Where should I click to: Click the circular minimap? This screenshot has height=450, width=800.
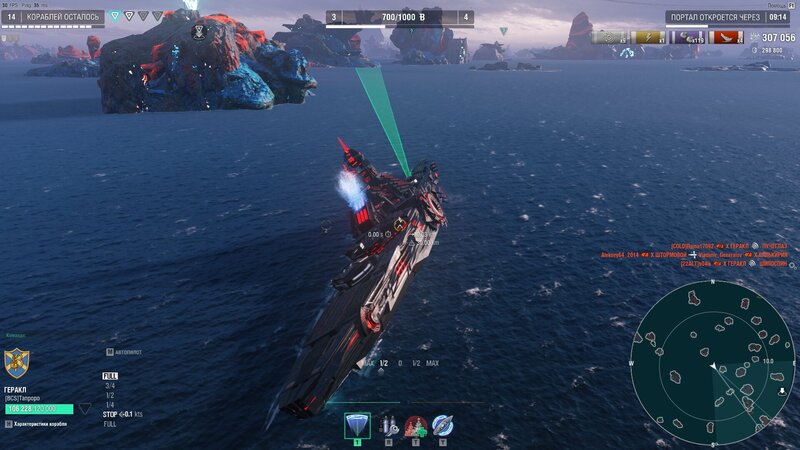[714, 362]
